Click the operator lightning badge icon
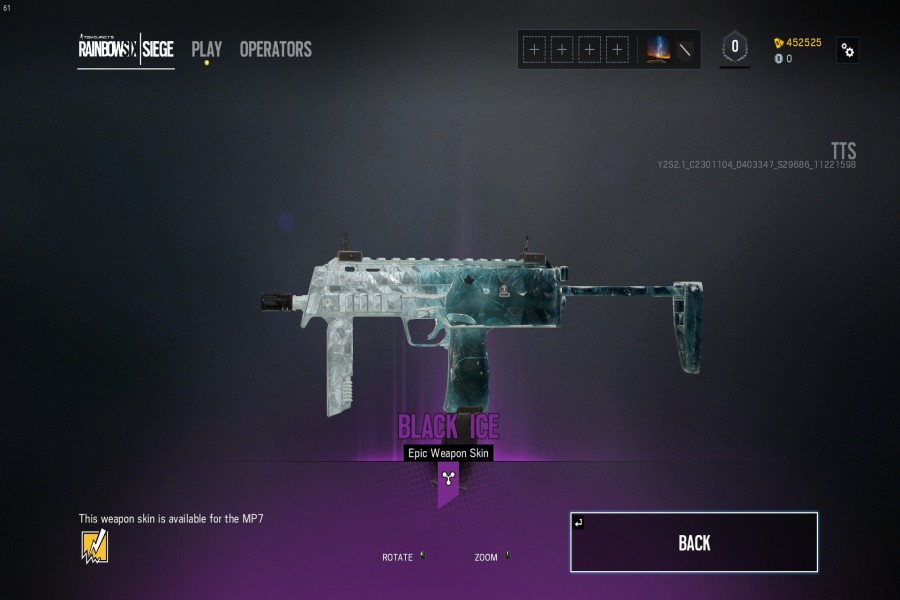The height and width of the screenshot is (600, 900). pos(95,546)
